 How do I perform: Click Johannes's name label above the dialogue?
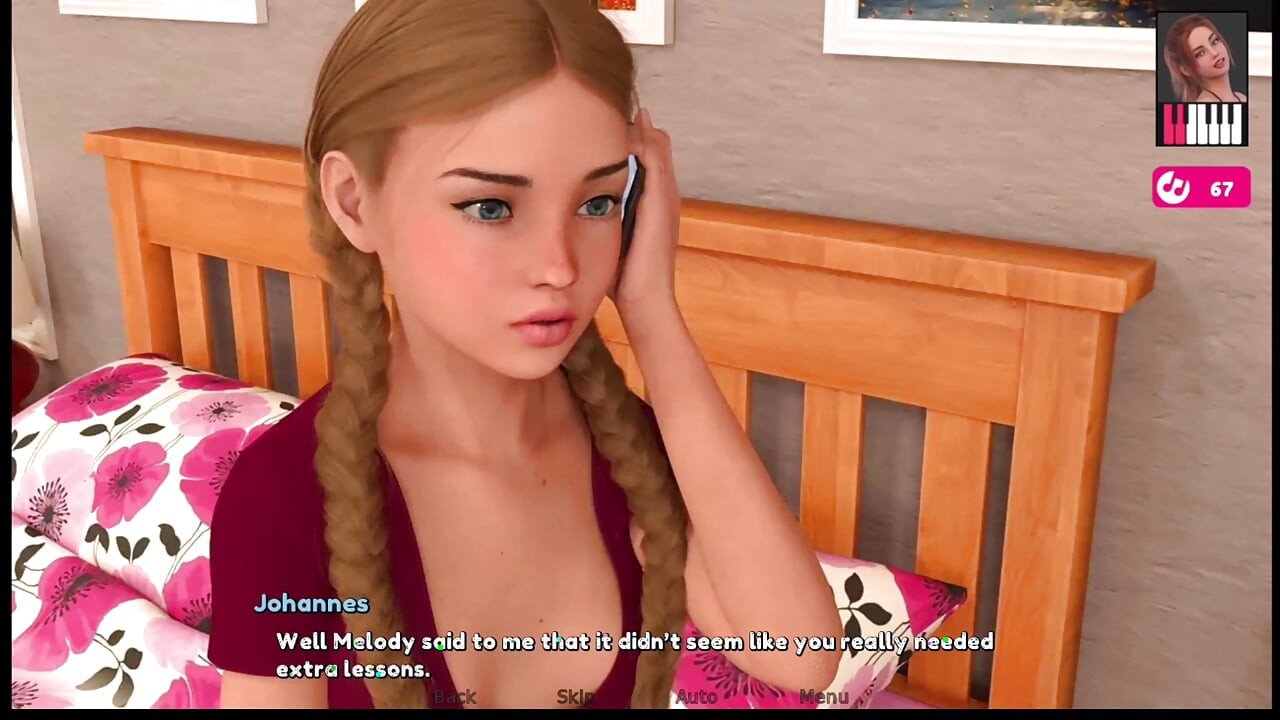(312, 603)
